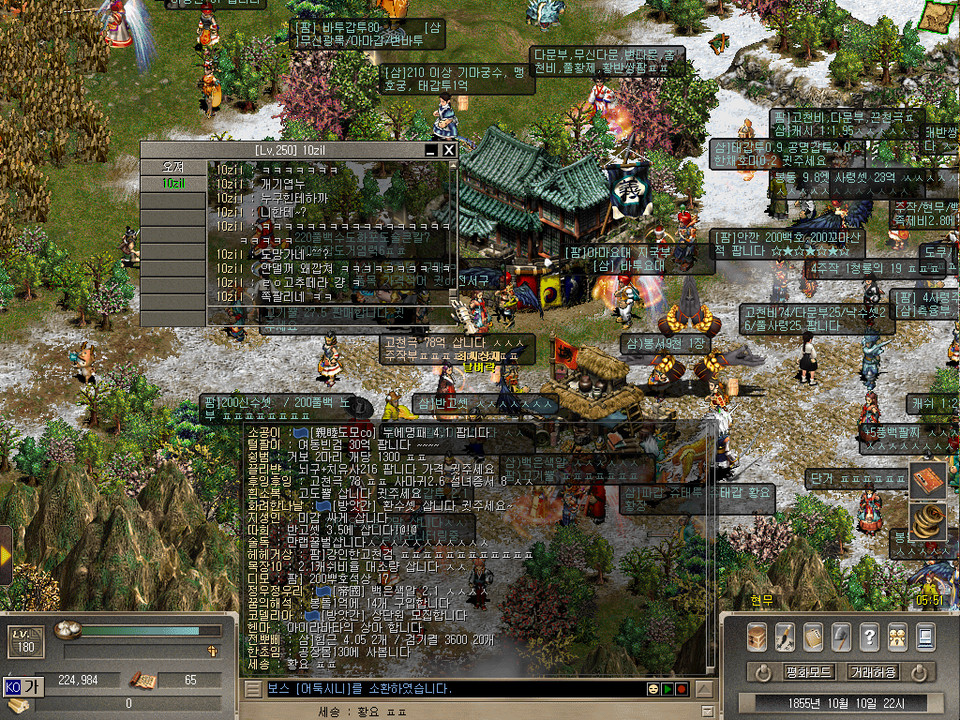Open the computer system icon

925,636
